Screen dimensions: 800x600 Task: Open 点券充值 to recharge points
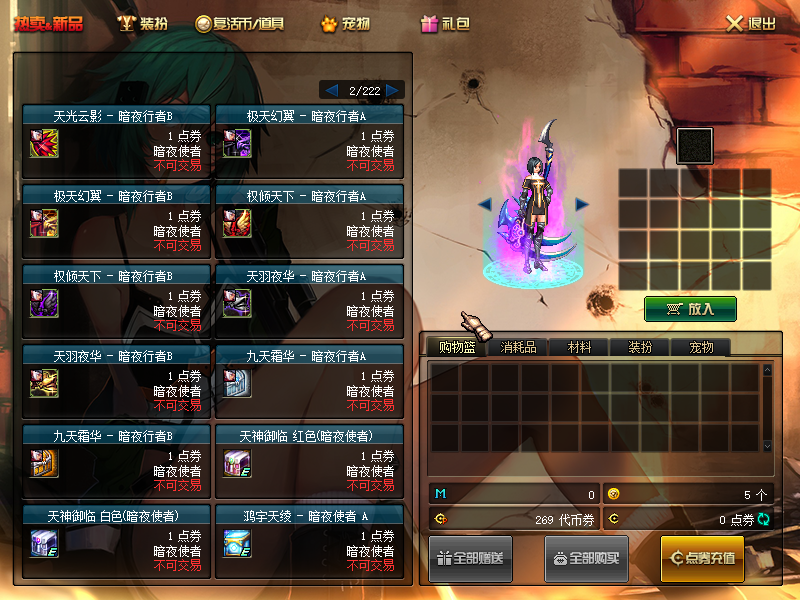pyautogui.click(x=702, y=558)
